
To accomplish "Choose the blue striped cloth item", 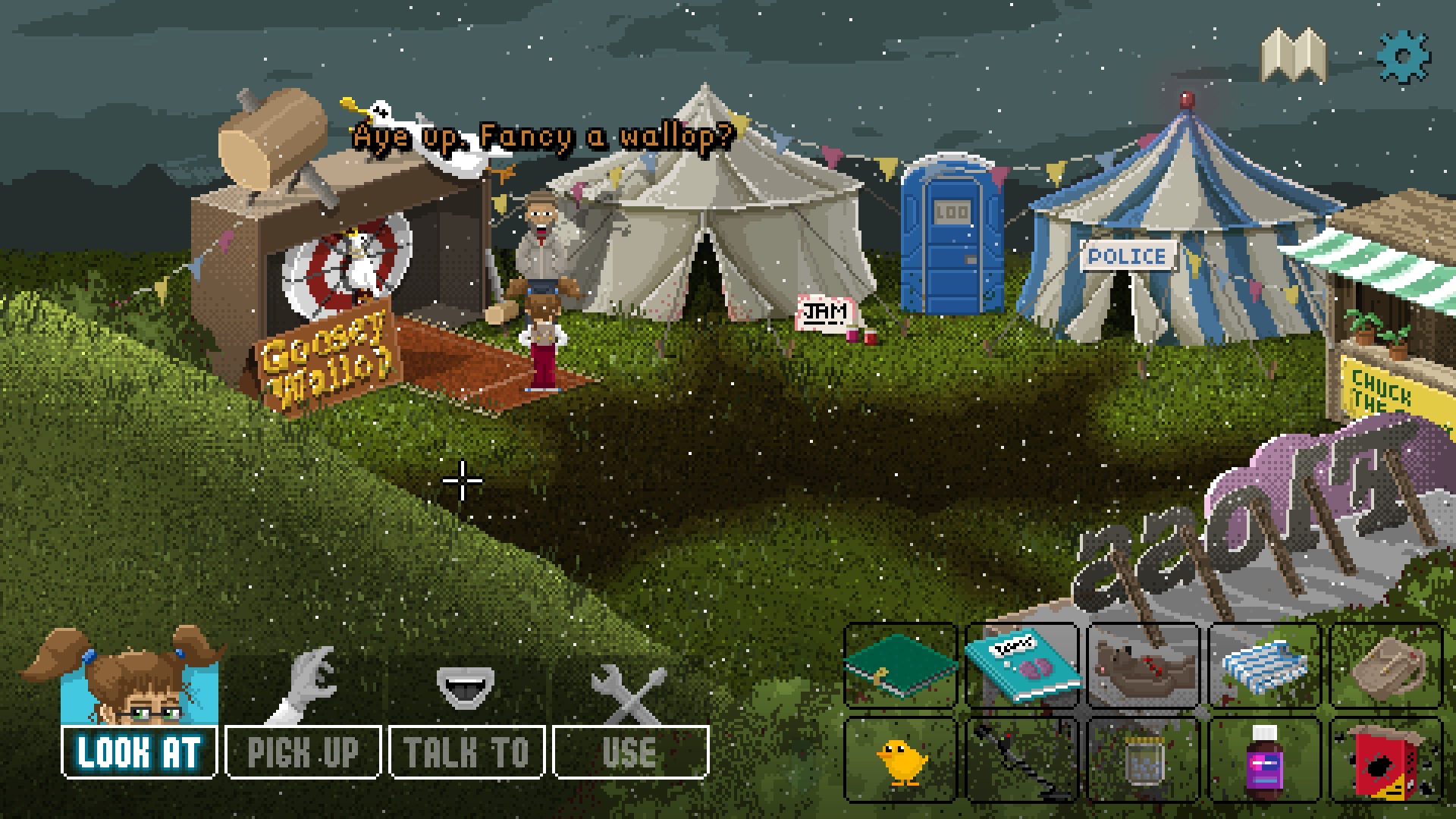I will (1264, 667).
